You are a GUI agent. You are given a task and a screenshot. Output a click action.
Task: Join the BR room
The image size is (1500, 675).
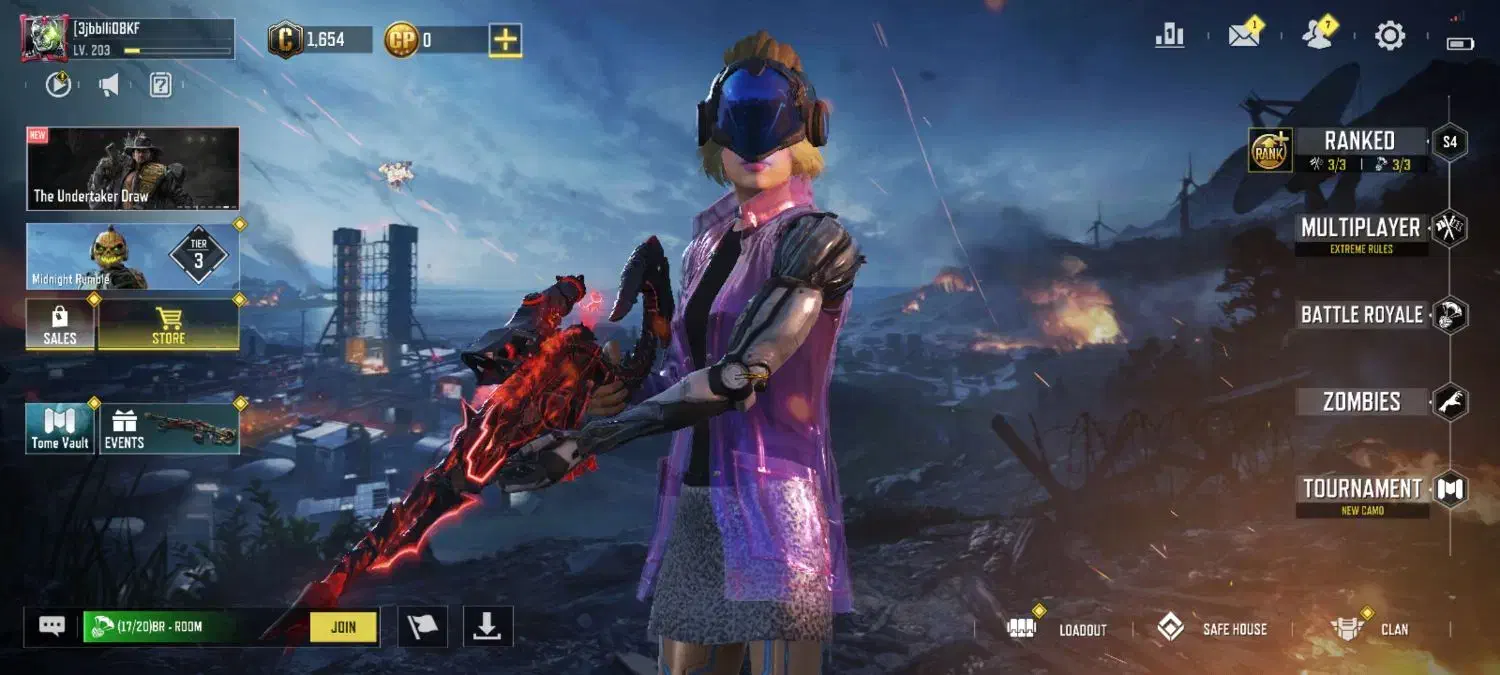pos(343,627)
